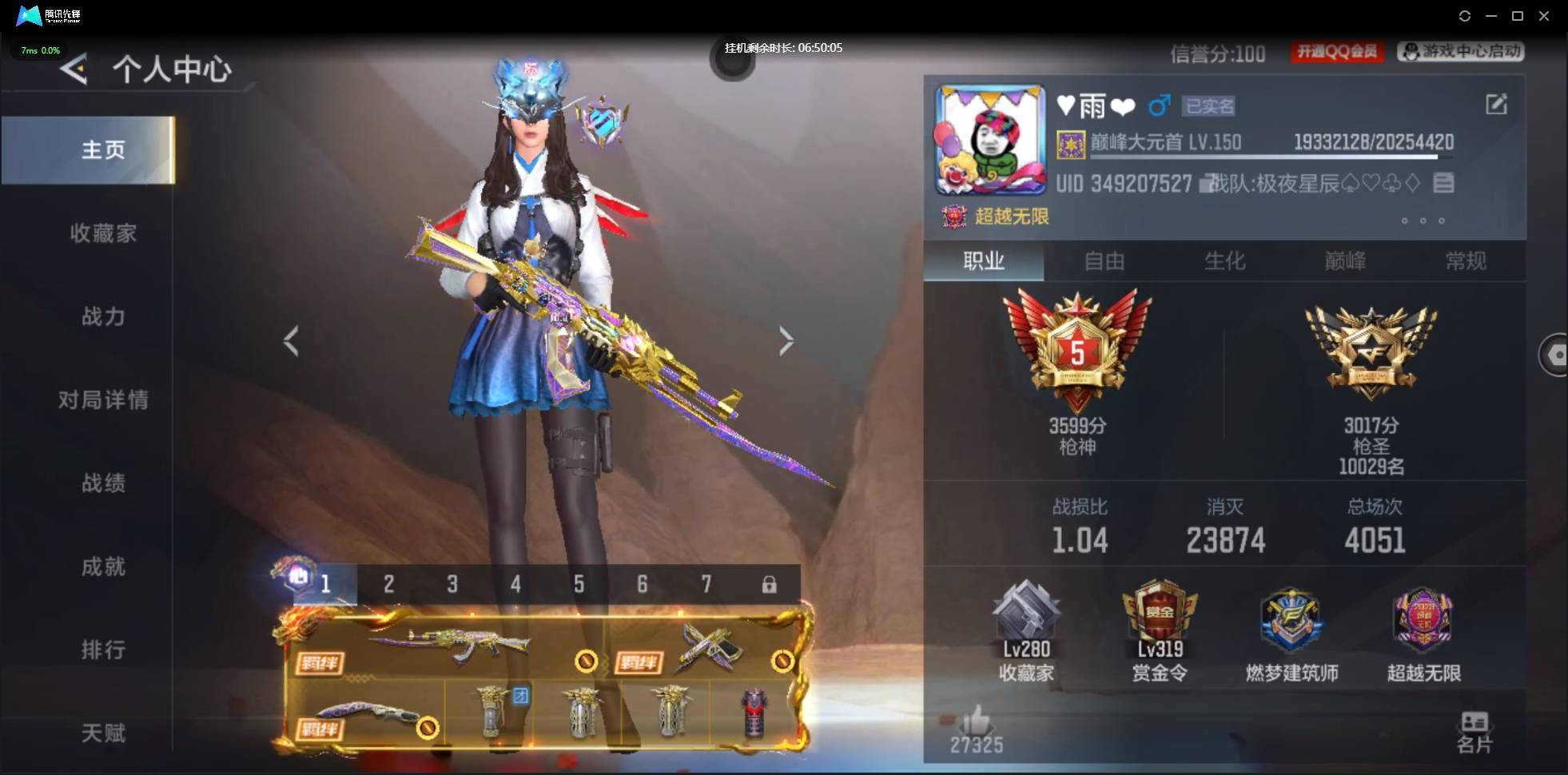Click the 开通QQ会员 button
Image resolution: width=1568 pixels, height=775 pixels.
pos(1337,52)
